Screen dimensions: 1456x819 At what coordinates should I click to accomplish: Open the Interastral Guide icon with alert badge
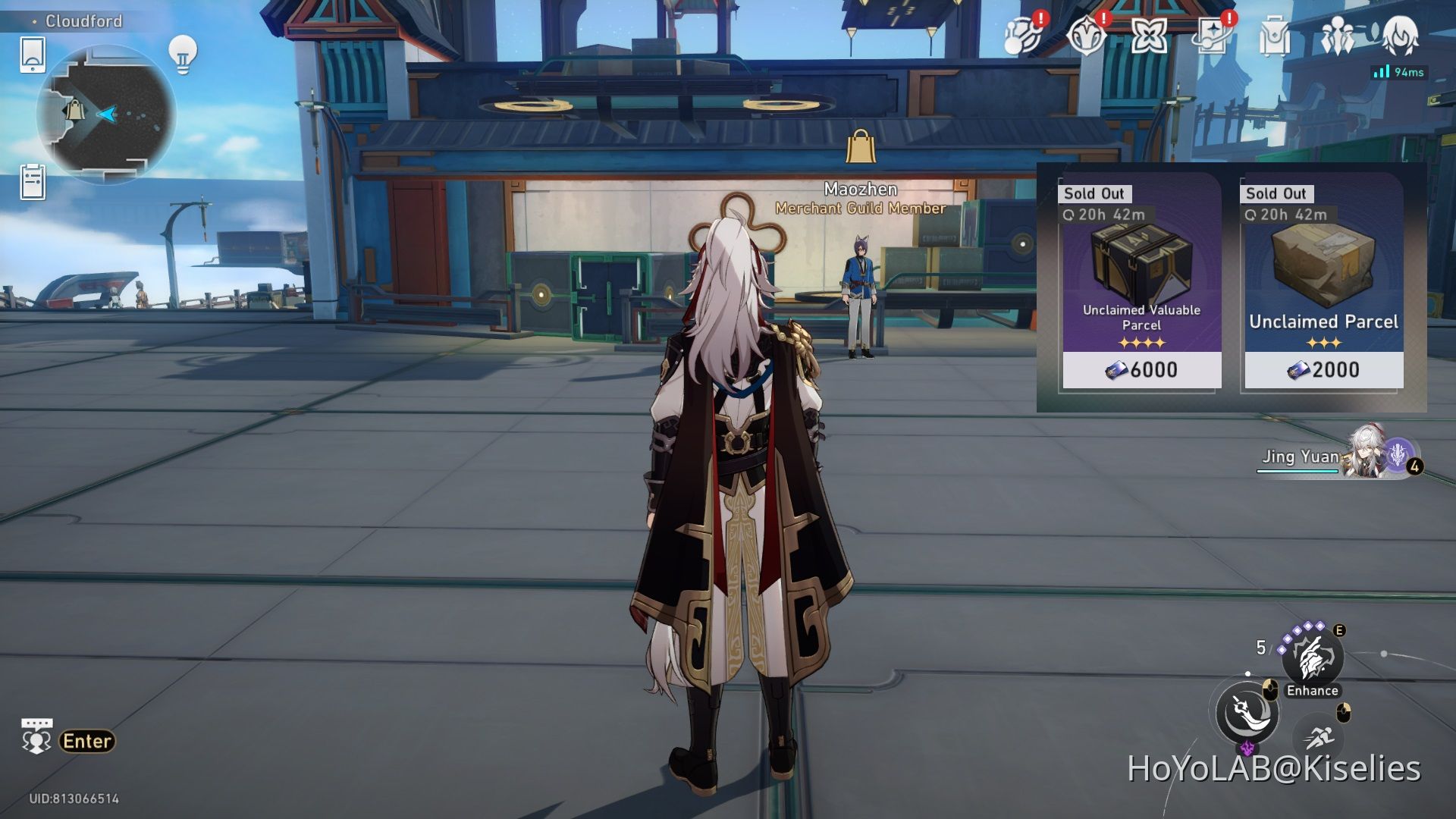[x=1023, y=36]
